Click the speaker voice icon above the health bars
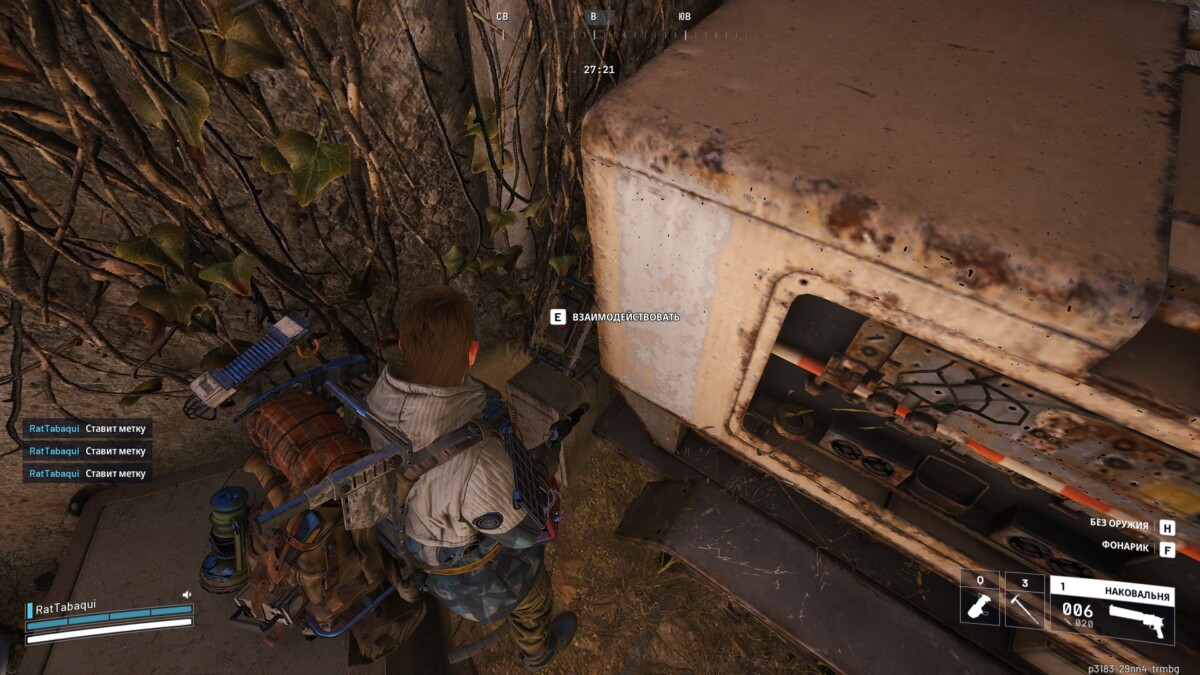 pyautogui.click(x=186, y=594)
